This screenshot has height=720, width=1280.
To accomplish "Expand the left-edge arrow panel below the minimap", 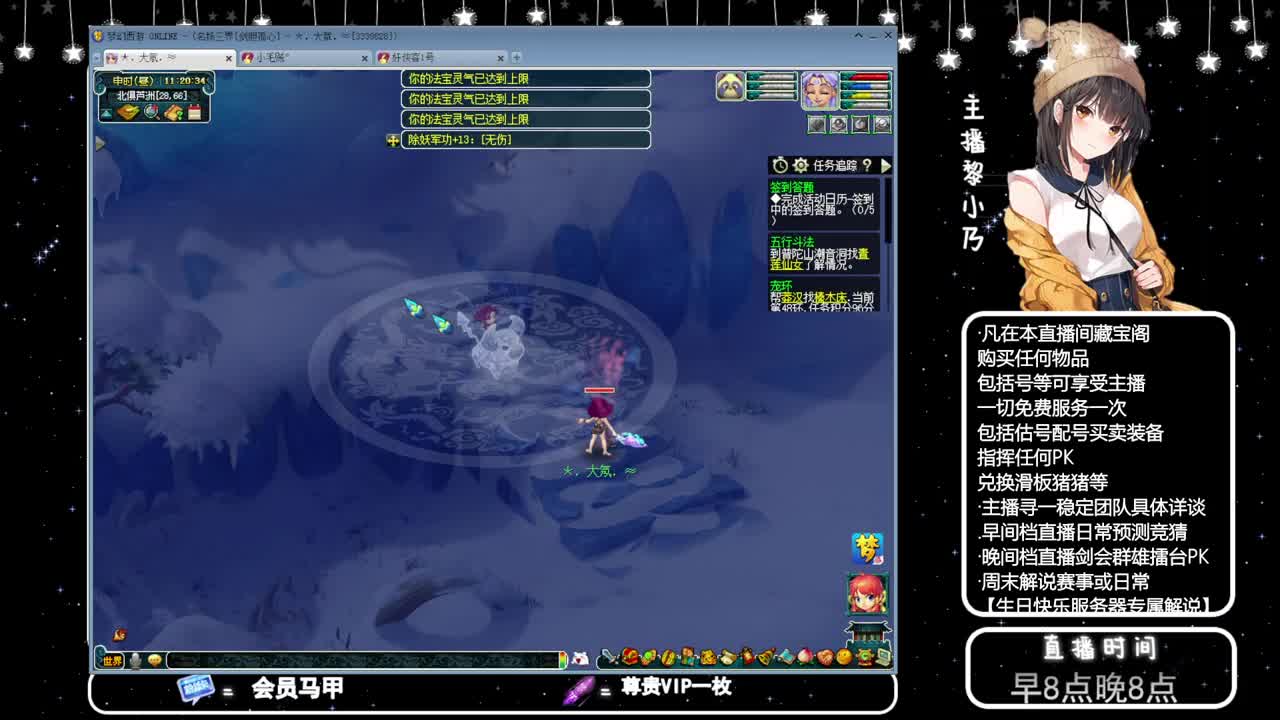I will [x=100, y=143].
